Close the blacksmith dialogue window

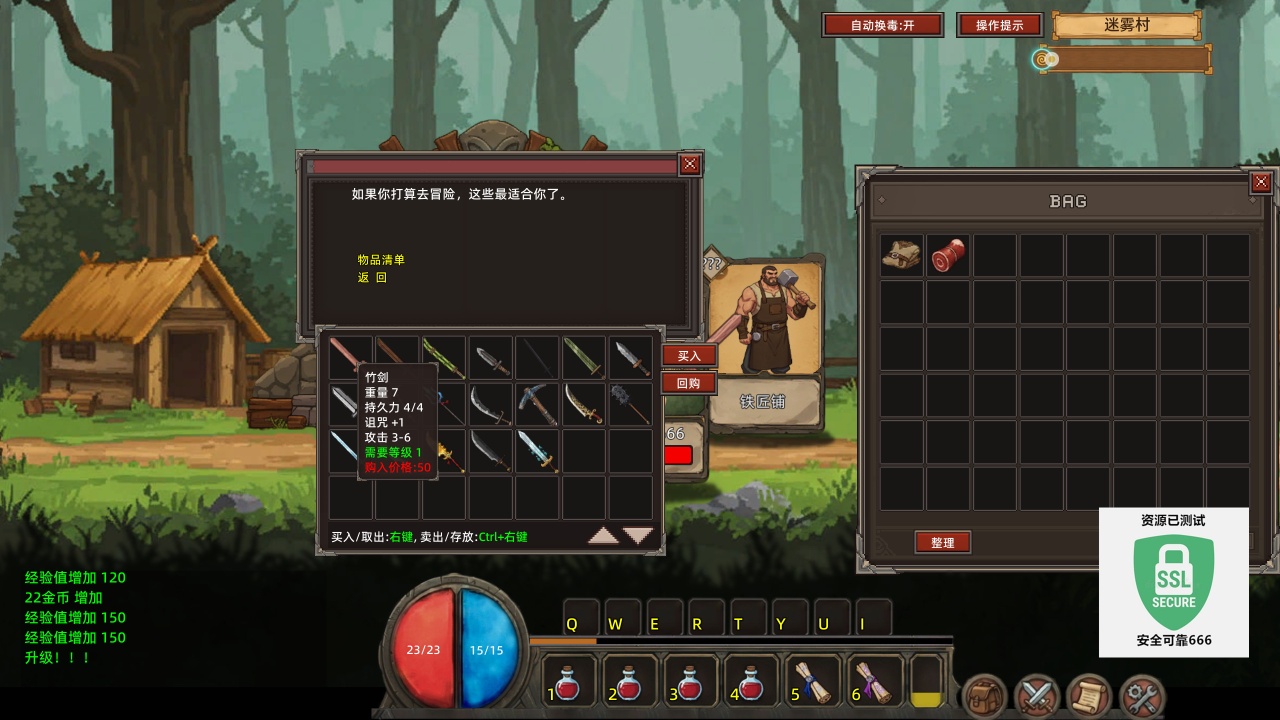[x=690, y=165]
